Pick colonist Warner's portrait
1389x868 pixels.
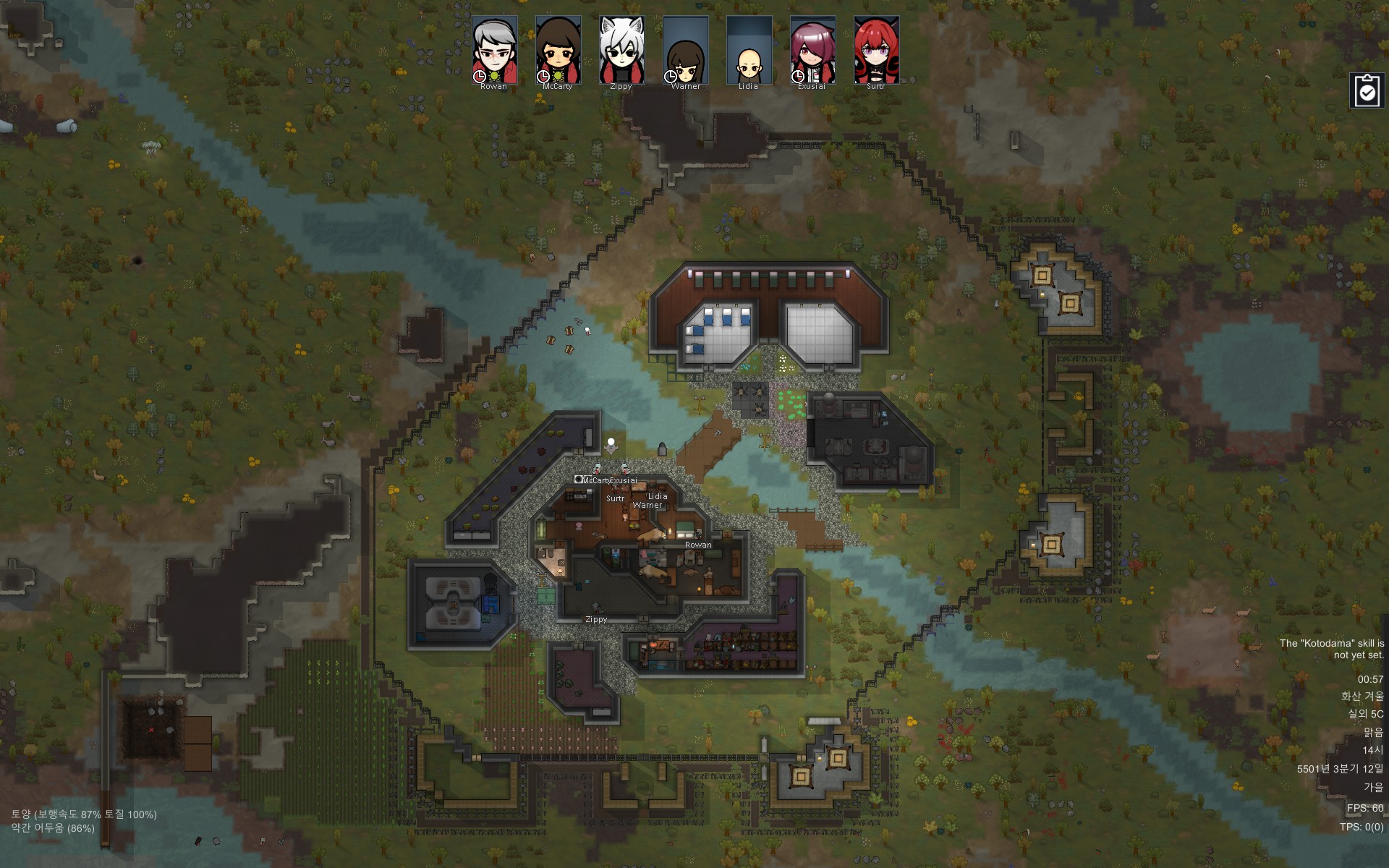point(685,51)
